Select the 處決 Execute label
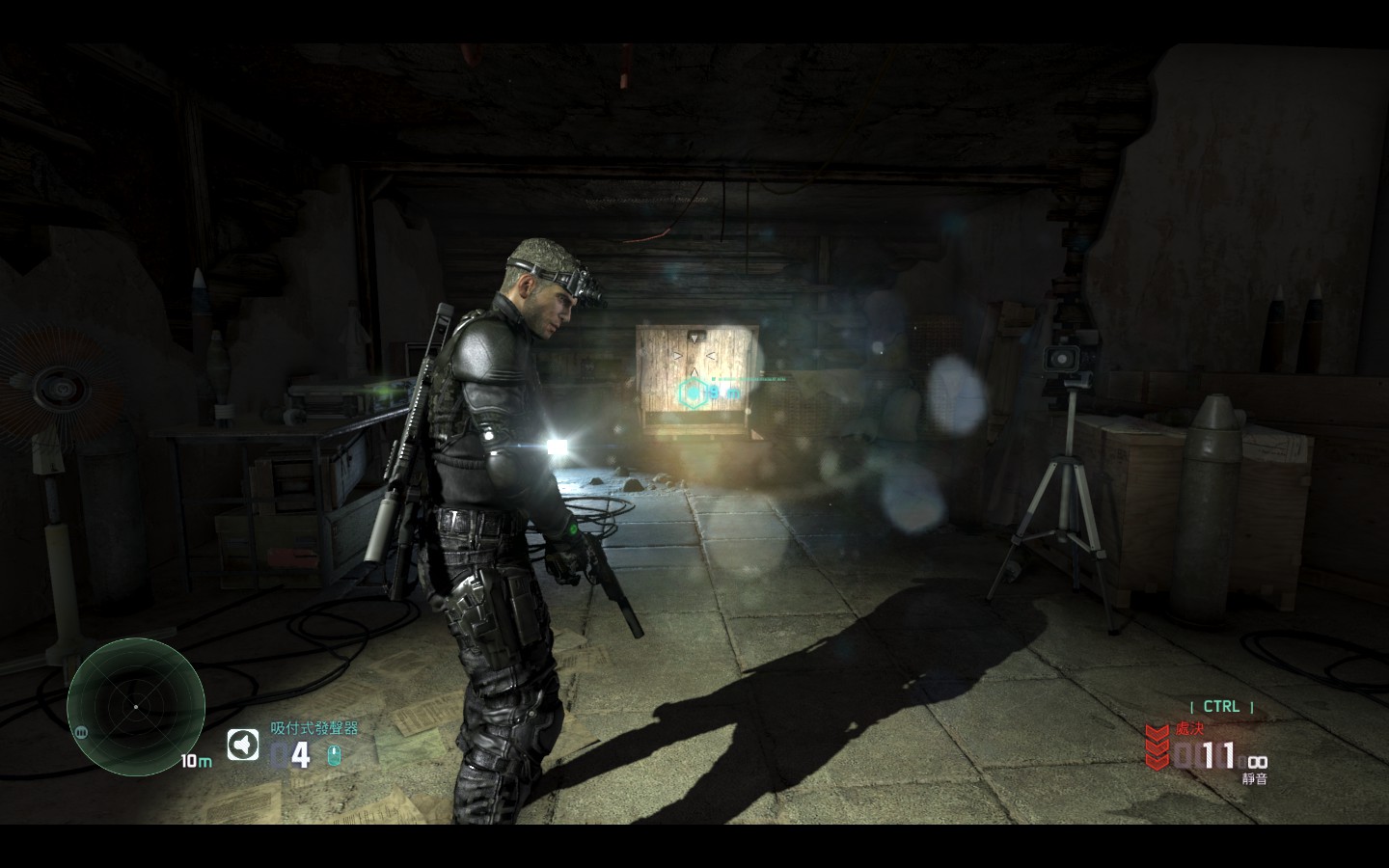 point(1188,730)
